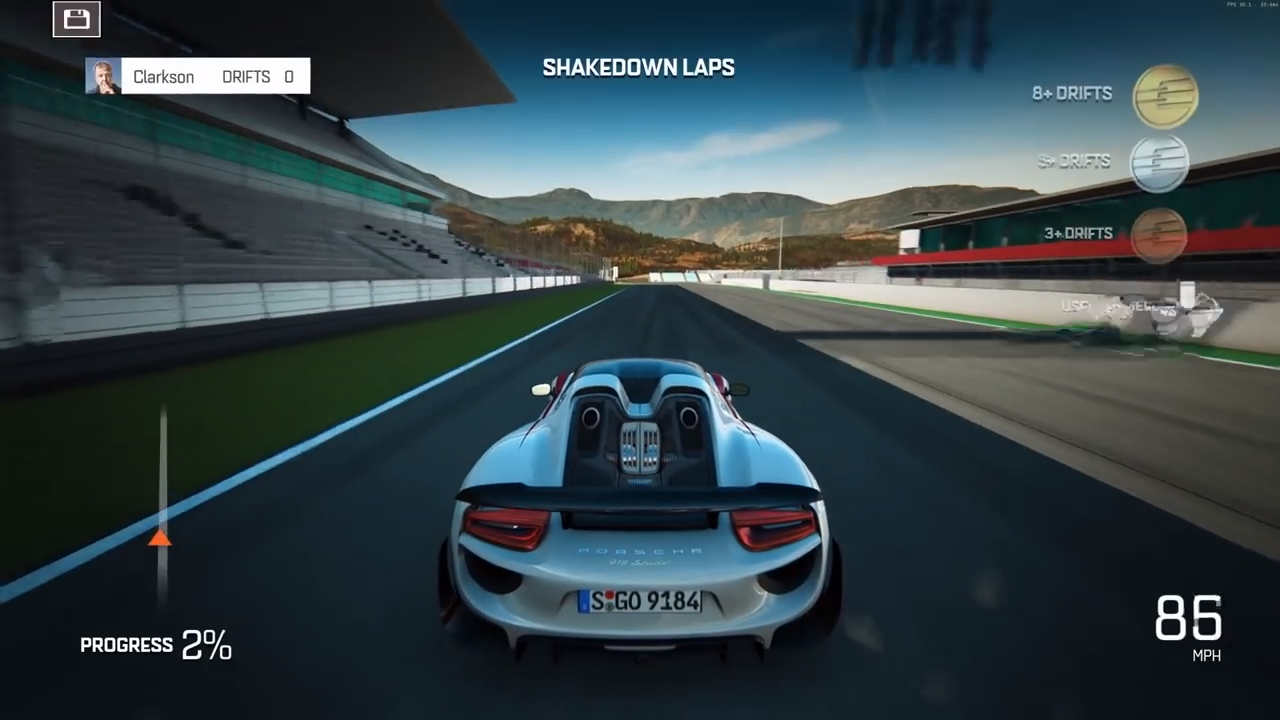Click the DRIFTS 0 counter text
1280x720 pixels.
pyautogui.click(x=258, y=76)
